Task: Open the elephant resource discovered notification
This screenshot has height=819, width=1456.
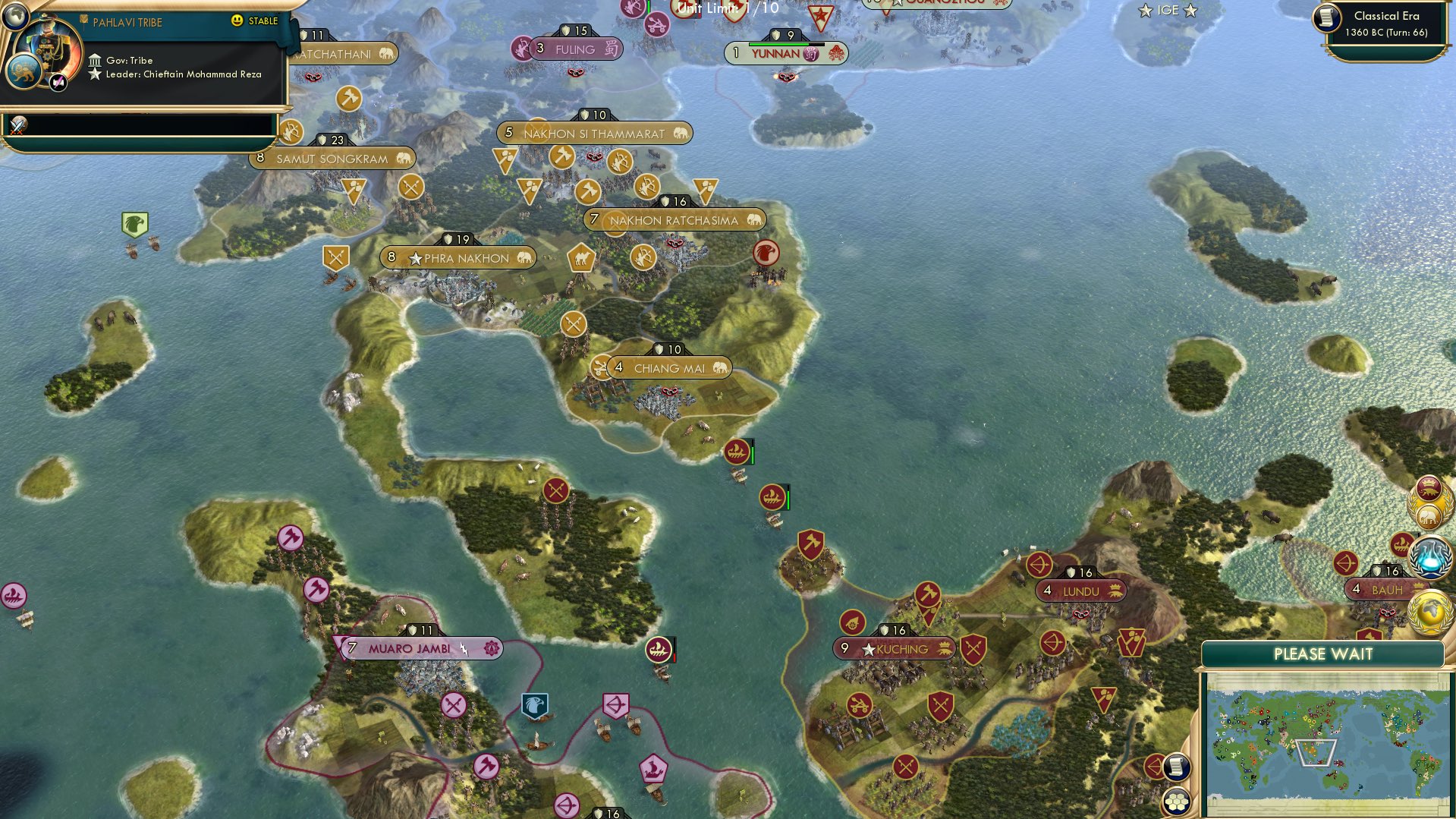Action: tap(1429, 515)
